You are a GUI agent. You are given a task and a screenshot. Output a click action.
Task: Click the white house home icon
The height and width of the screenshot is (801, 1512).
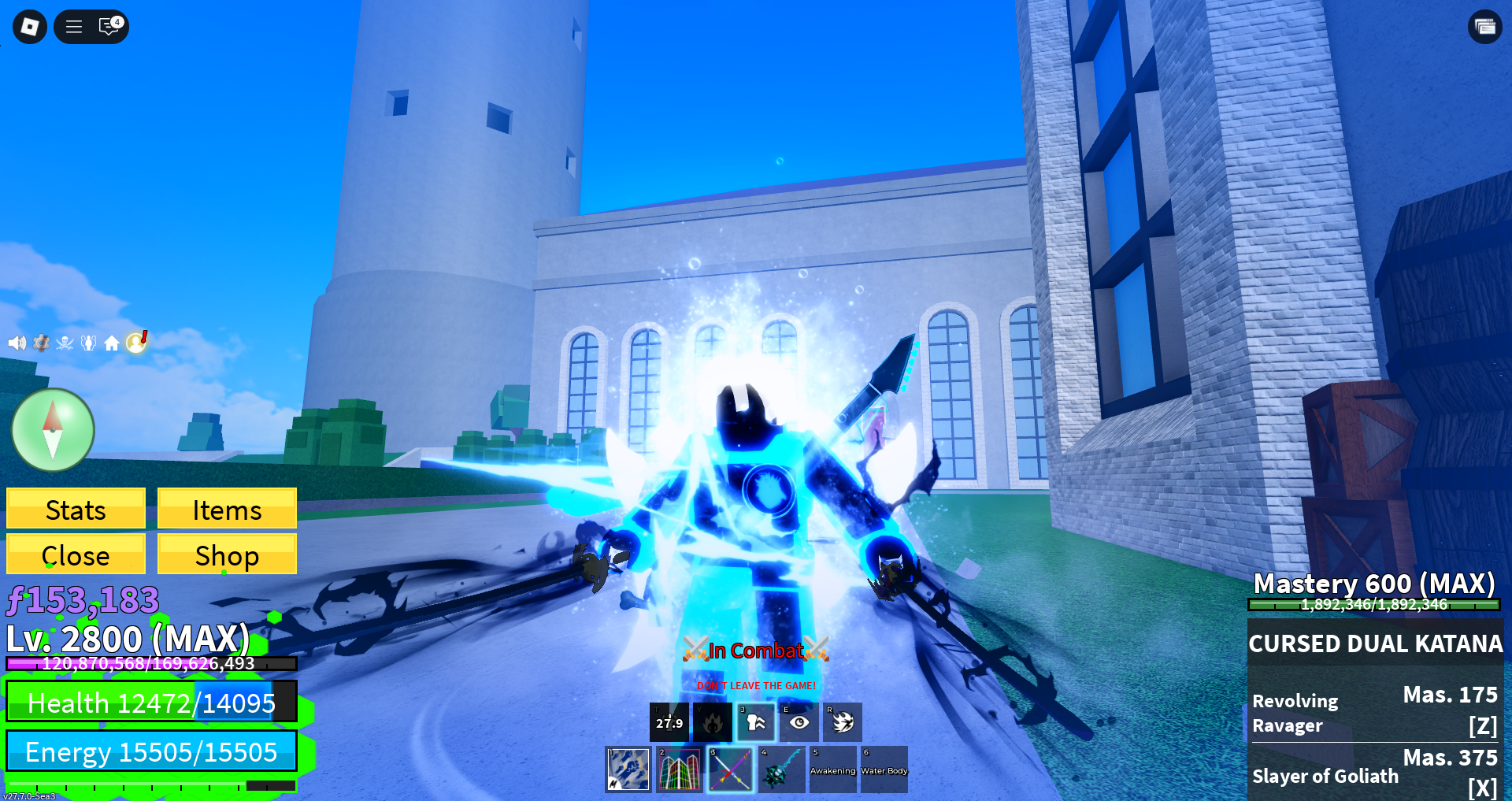(112, 343)
